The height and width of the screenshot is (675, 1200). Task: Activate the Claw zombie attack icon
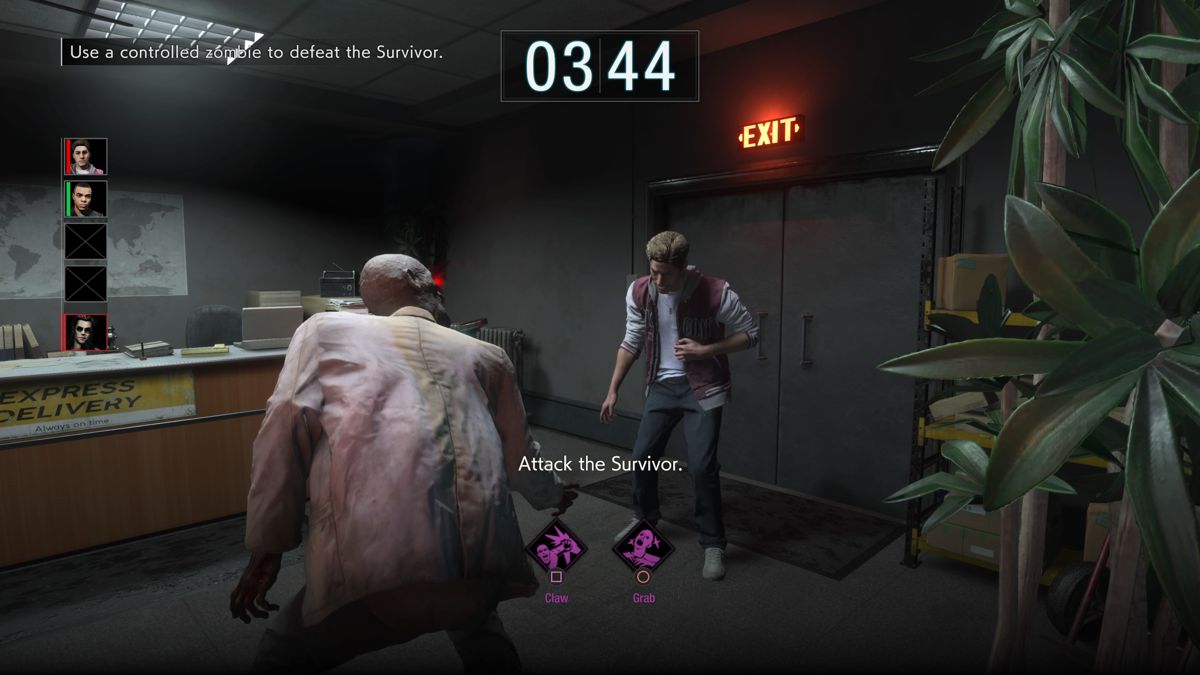[556, 546]
